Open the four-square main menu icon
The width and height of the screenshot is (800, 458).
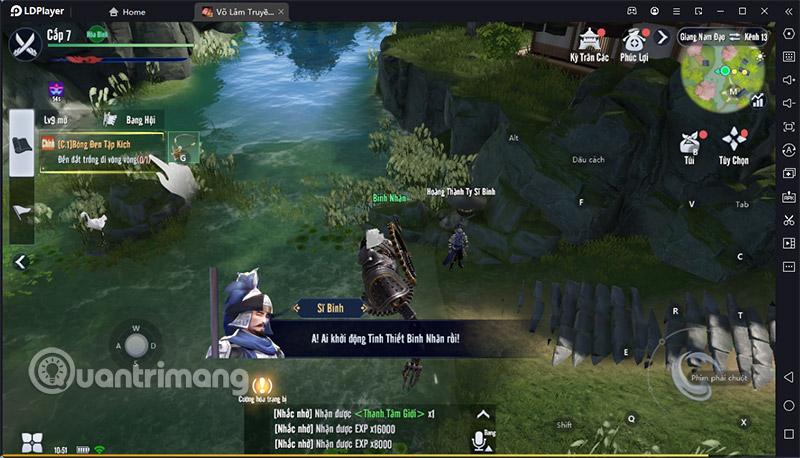click(x=31, y=442)
